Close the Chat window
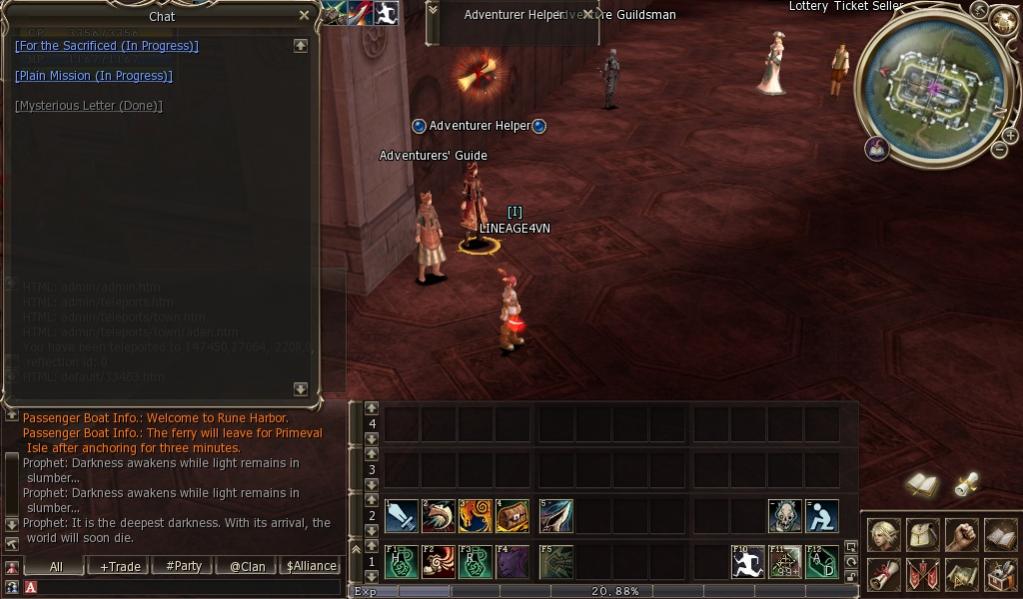1023x599 pixels. (x=304, y=15)
